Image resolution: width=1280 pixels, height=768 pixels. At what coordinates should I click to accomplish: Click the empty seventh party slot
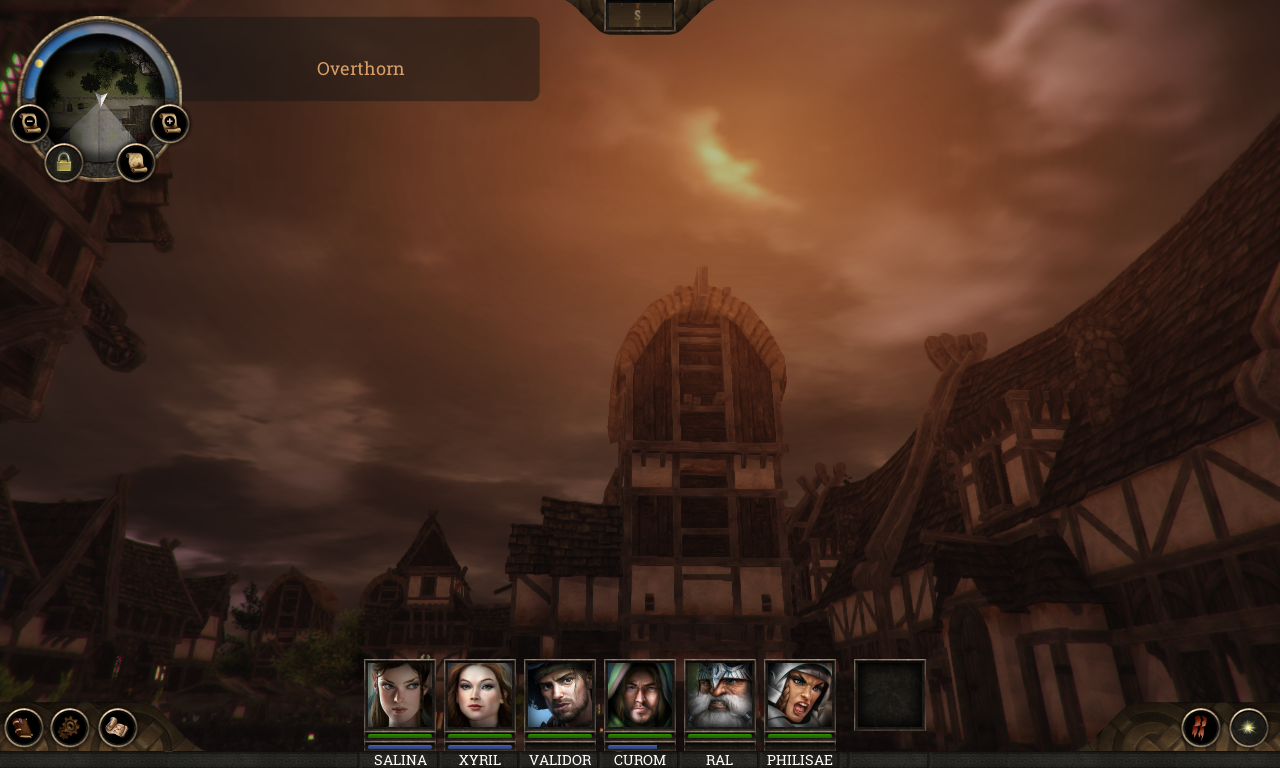pyautogui.click(x=889, y=695)
